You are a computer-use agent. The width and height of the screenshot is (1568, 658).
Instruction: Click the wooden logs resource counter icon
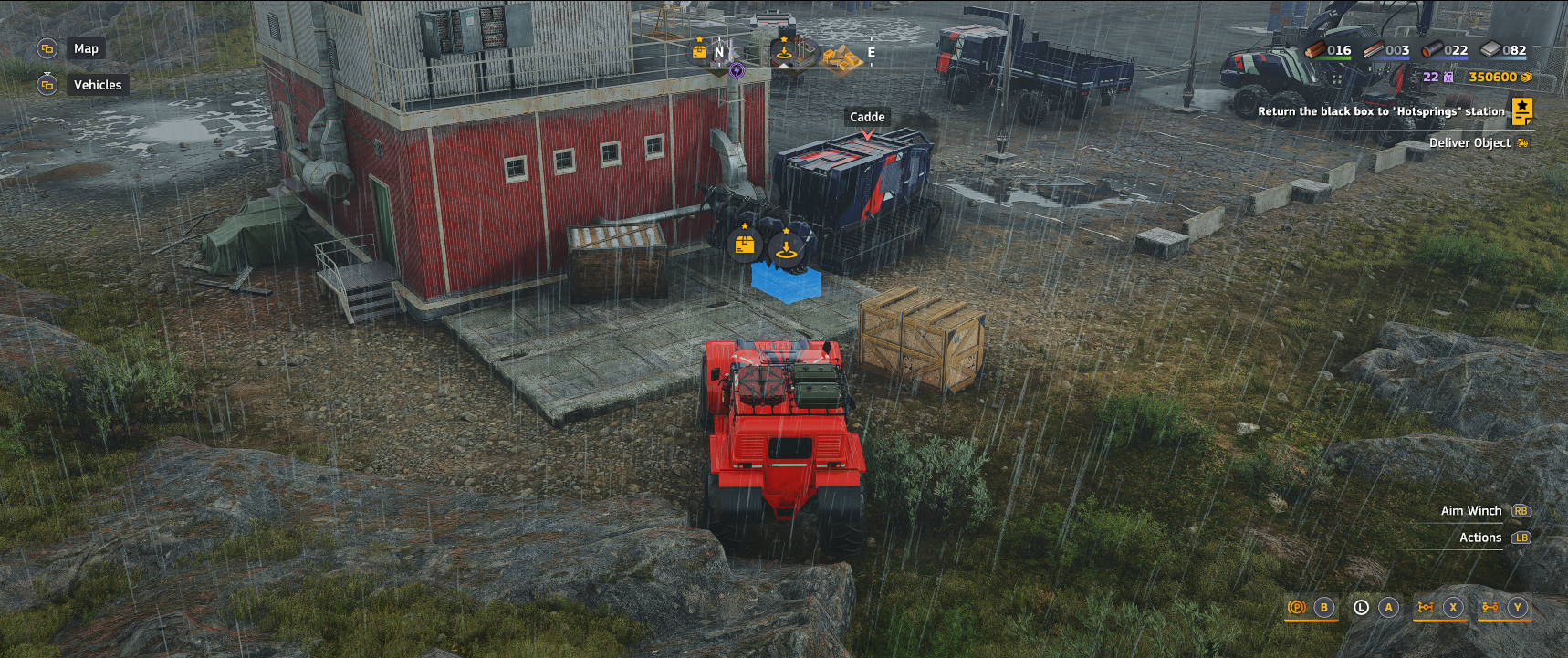coord(1317,50)
